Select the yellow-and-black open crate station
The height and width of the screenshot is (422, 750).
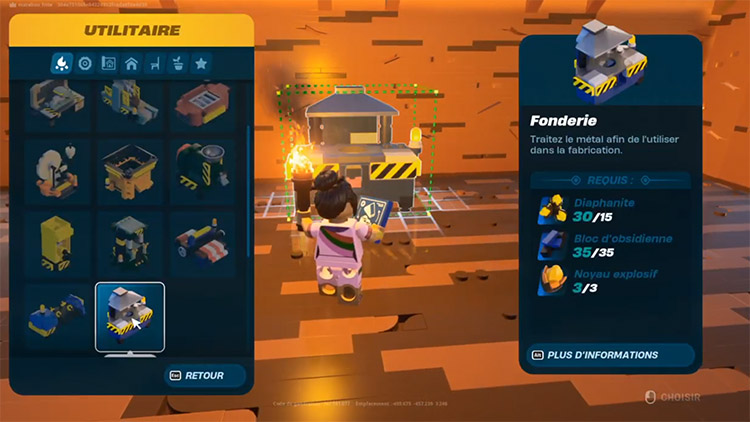tap(129, 170)
